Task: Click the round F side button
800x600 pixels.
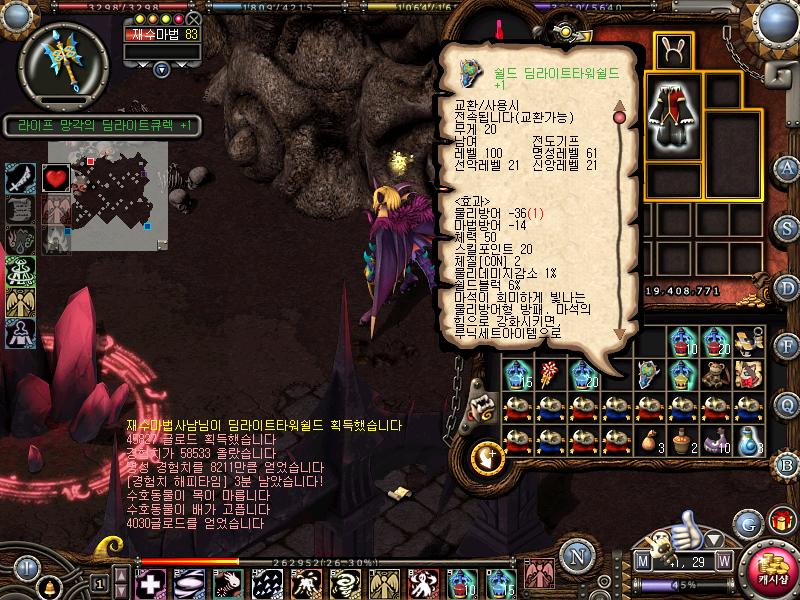Action: tap(787, 346)
